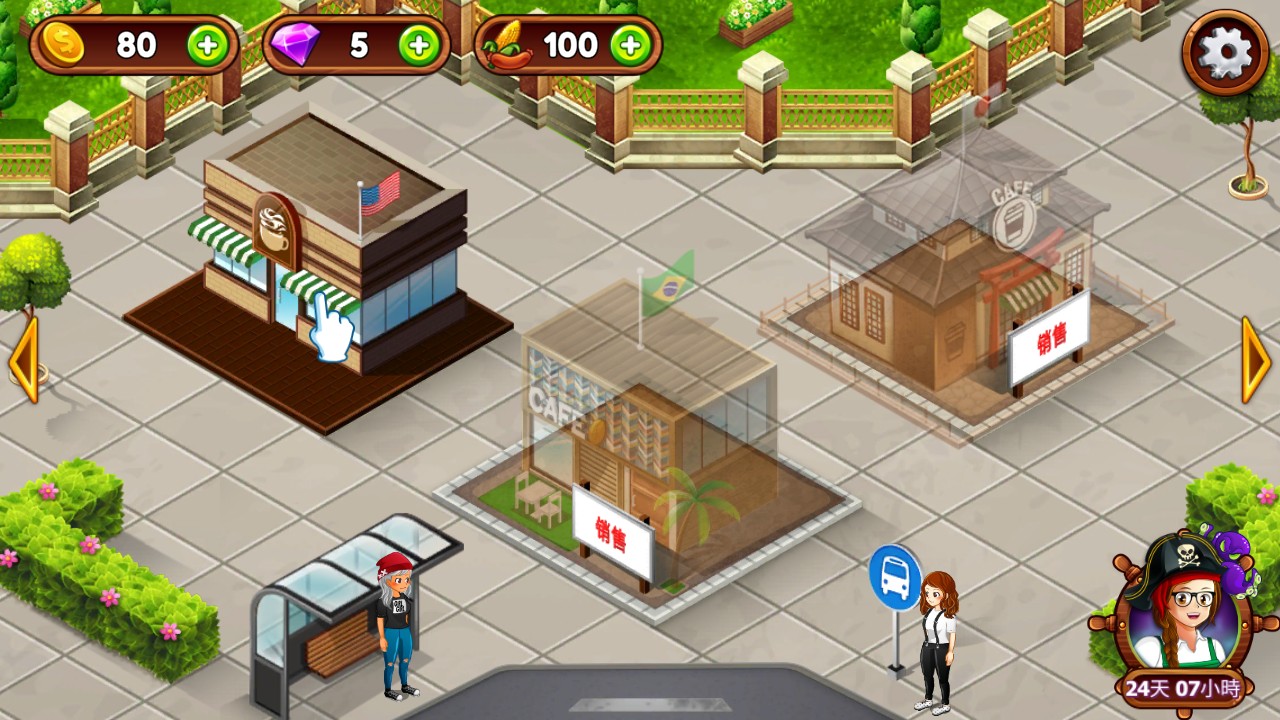Add food supplies via the plus button
This screenshot has width=1280, height=720.
coord(631,45)
